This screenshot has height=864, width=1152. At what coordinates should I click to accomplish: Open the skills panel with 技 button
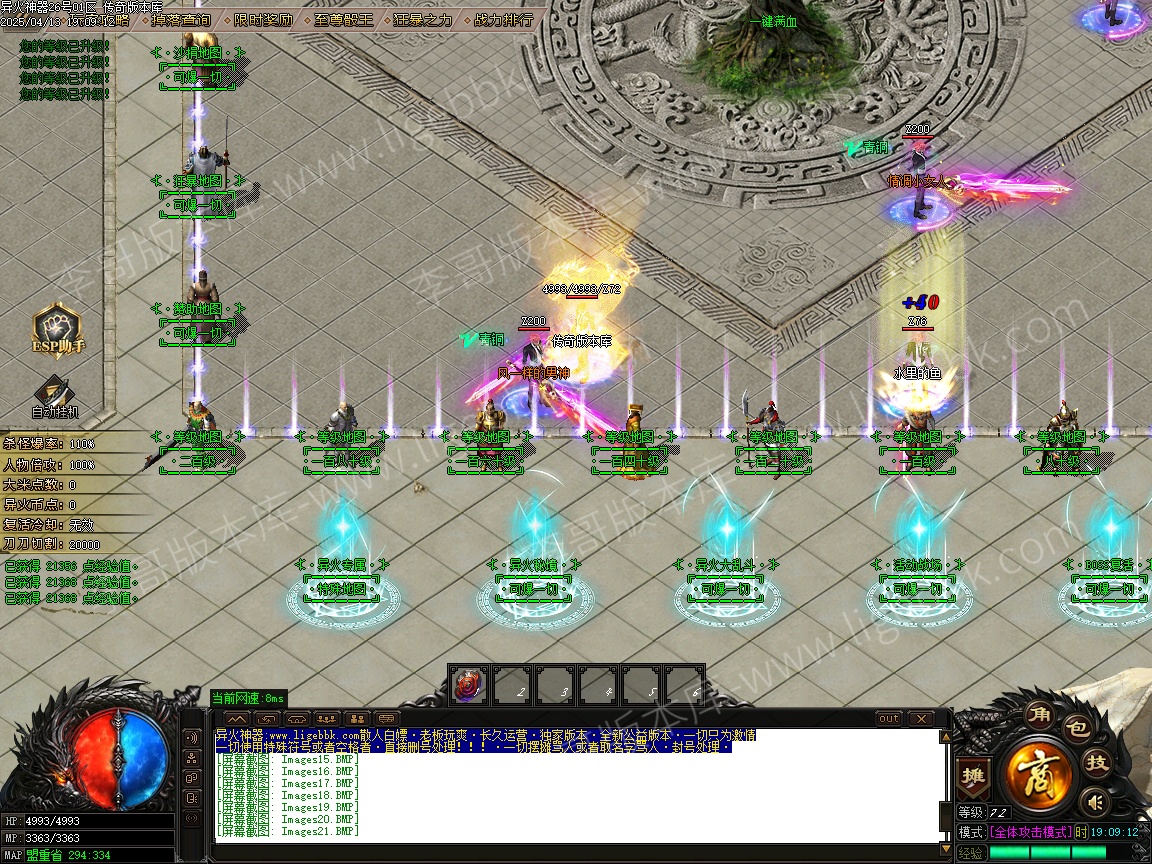click(1097, 763)
